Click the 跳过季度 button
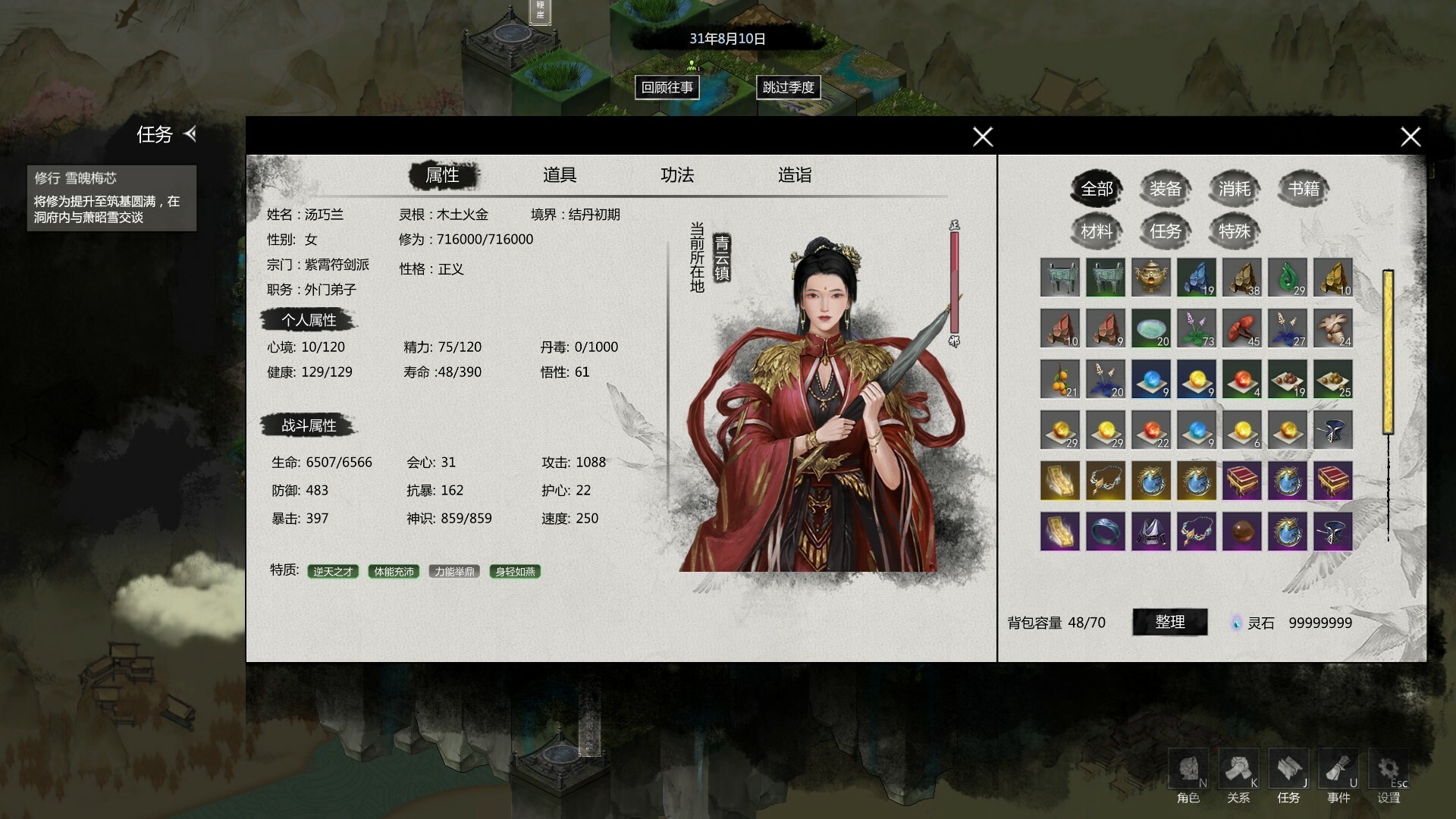1456x819 pixels. [x=788, y=87]
